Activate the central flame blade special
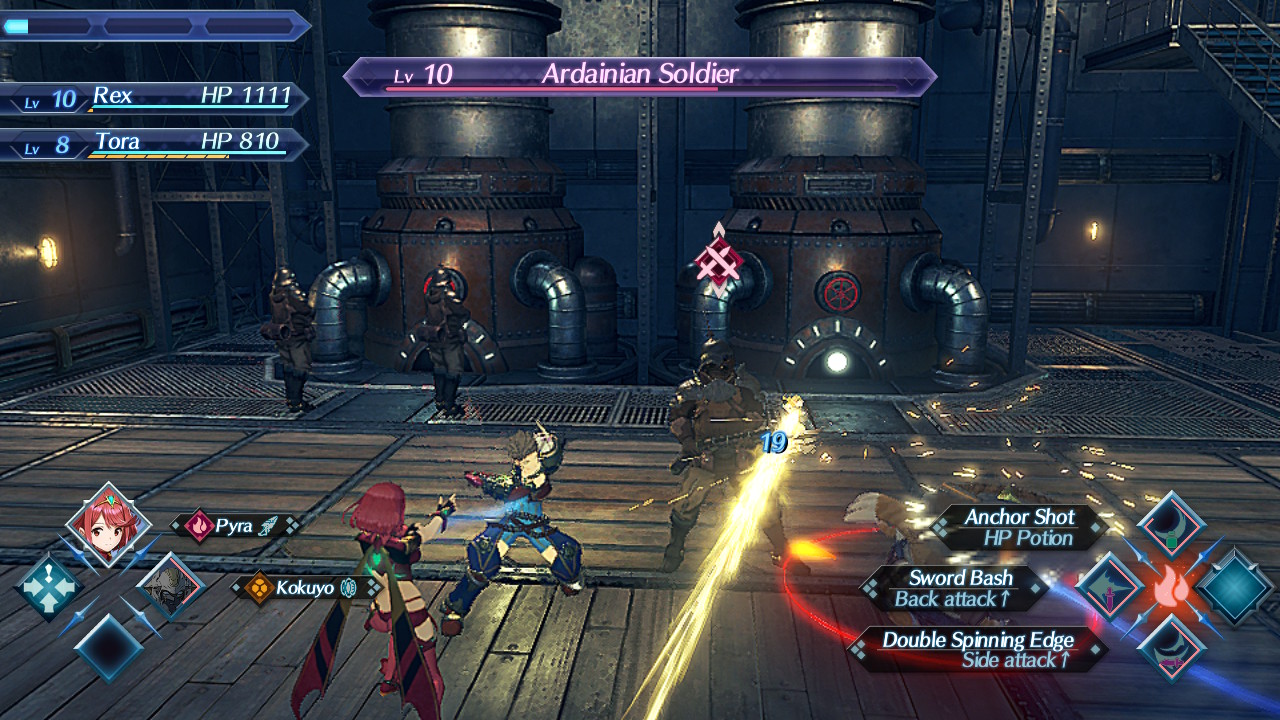The image size is (1280, 720). point(1171,588)
